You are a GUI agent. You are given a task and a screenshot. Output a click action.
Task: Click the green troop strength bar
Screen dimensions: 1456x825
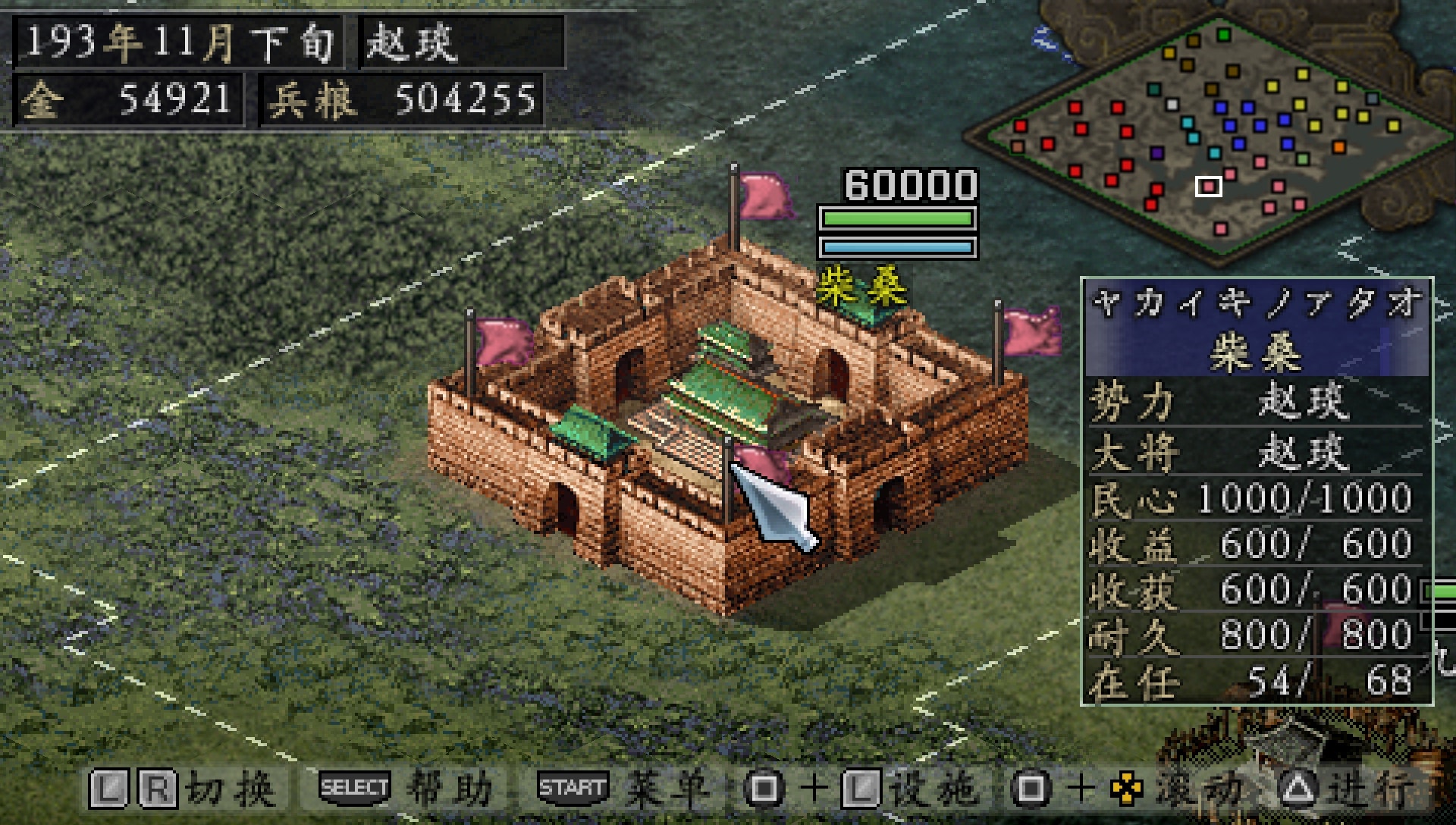tap(899, 218)
